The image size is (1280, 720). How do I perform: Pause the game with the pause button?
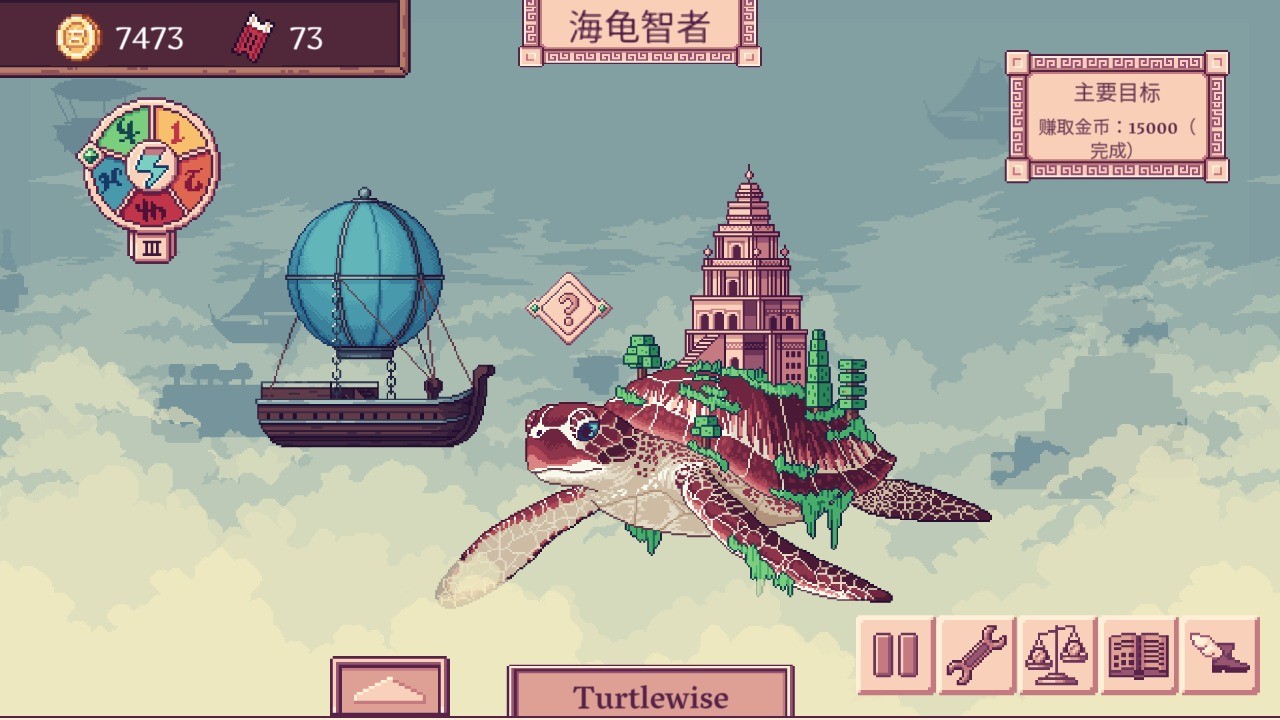pyautogui.click(x=895, y=656)
